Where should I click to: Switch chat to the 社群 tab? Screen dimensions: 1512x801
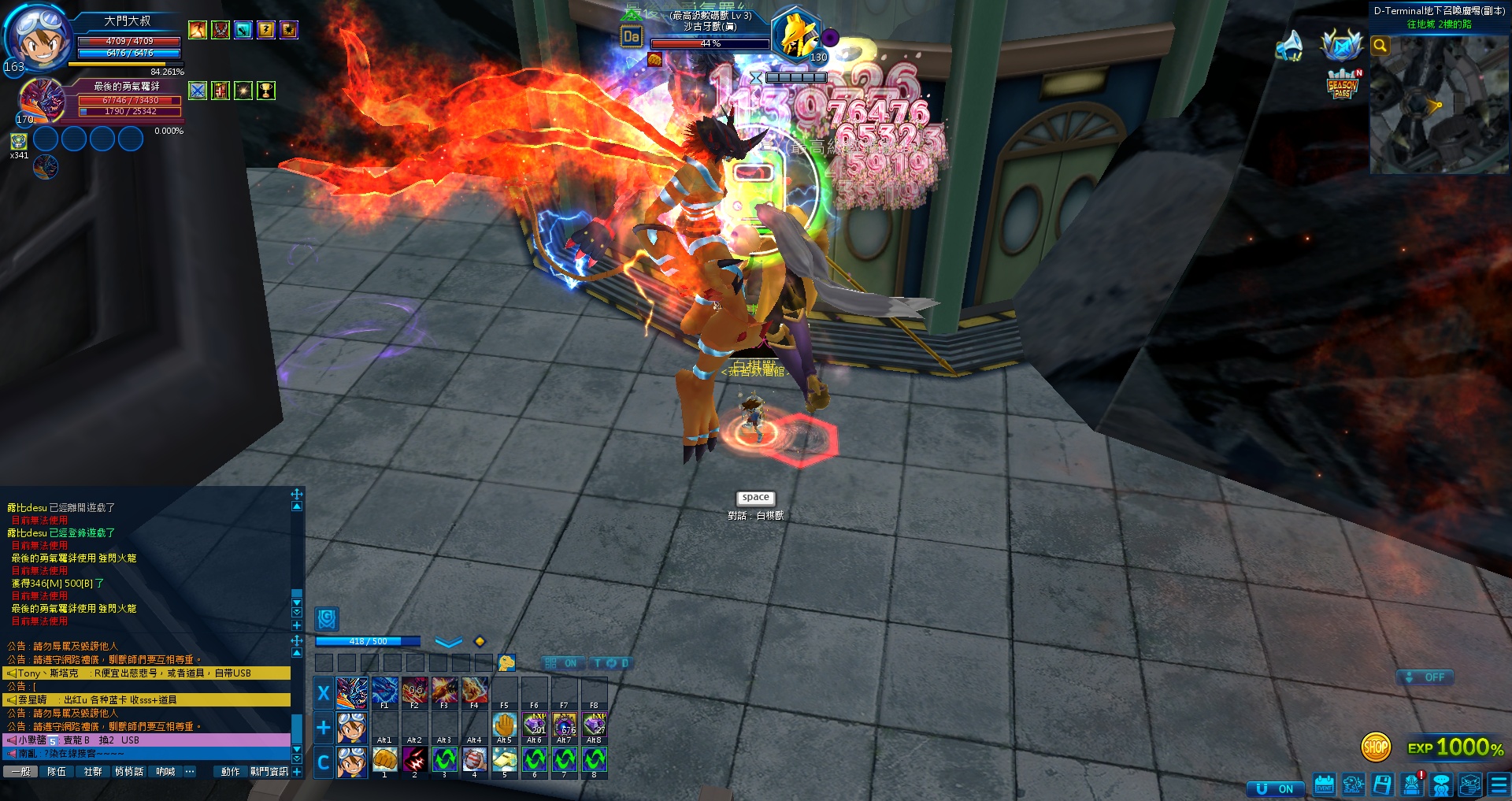[x=93, y=772]
